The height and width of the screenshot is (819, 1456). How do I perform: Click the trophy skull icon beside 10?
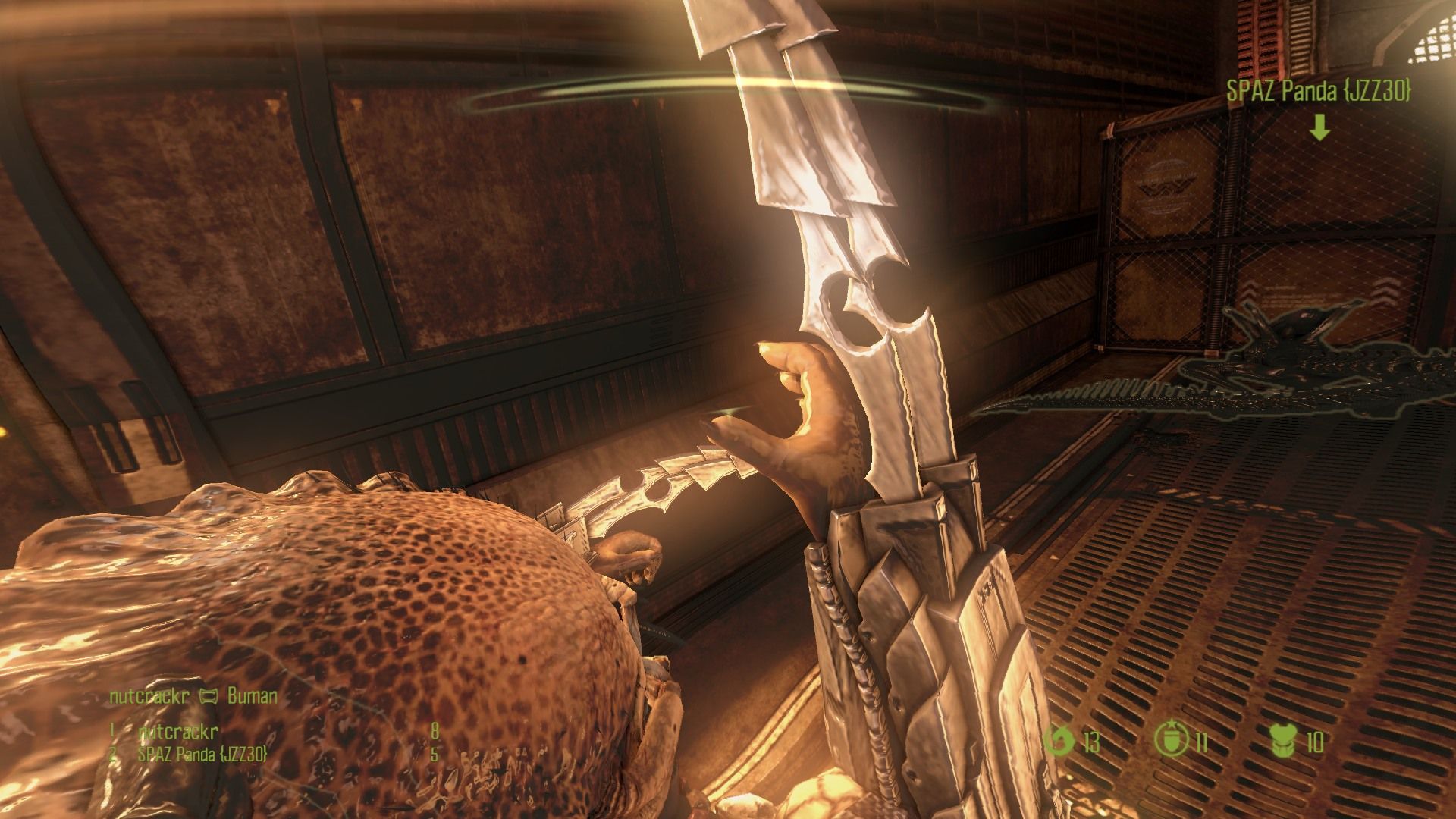click(1284, 741)
